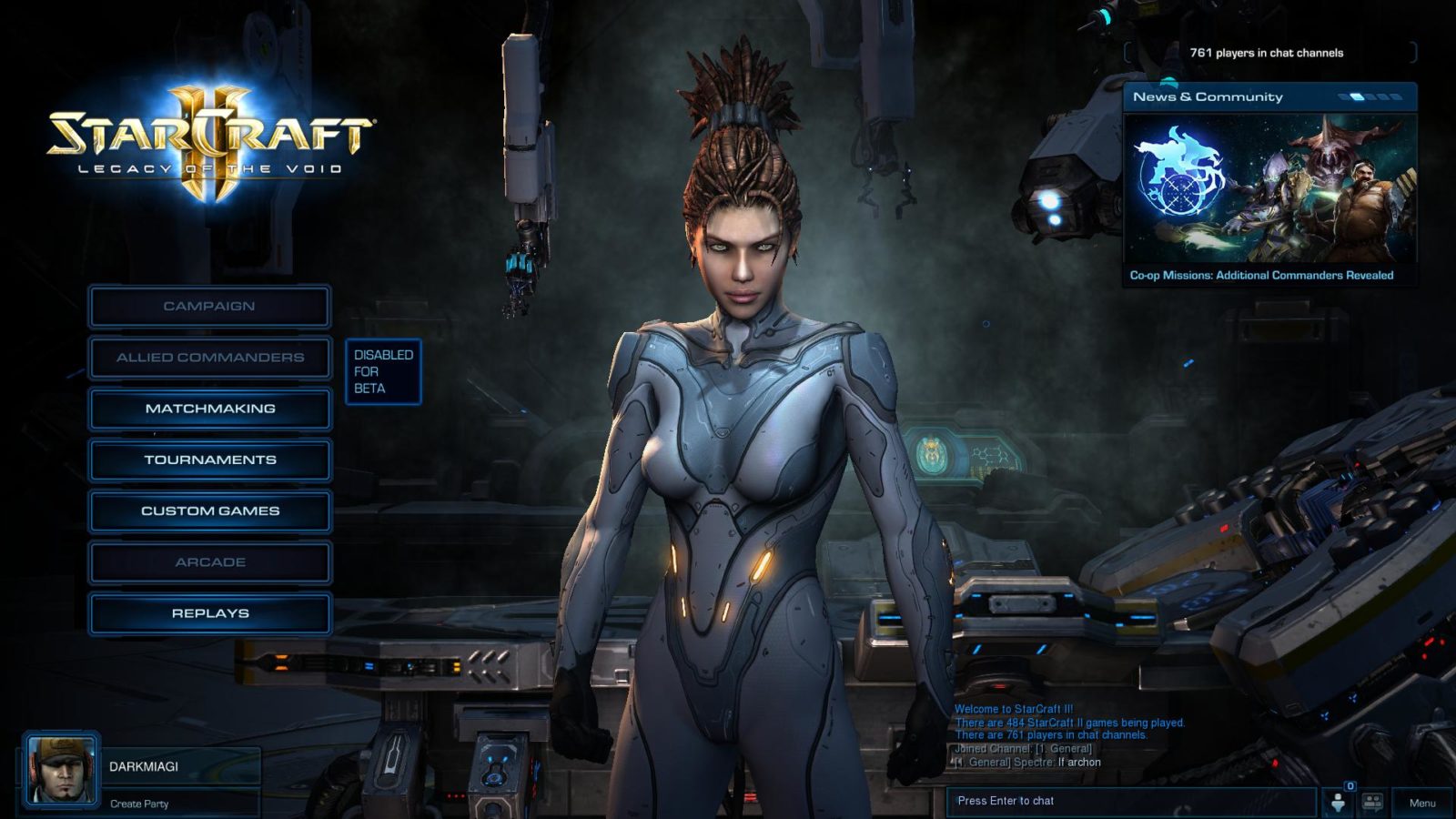Open the Menu button in the corner
This screenshot has height=819, width=1456.
[x=1421, y=803]
